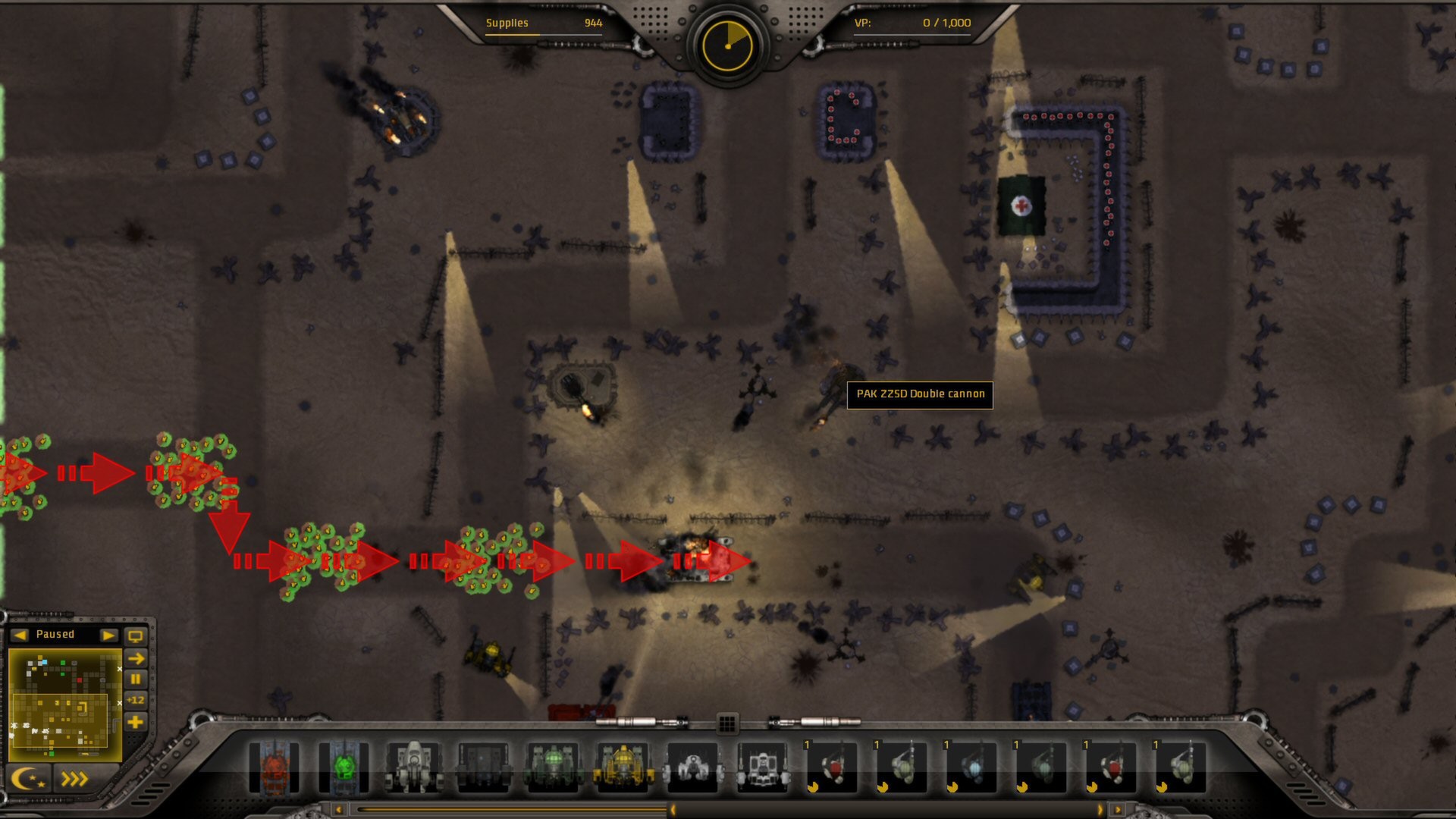Click the left arrow beside Paused
The image size is (1456, 819).
click(x=20, y=635)
